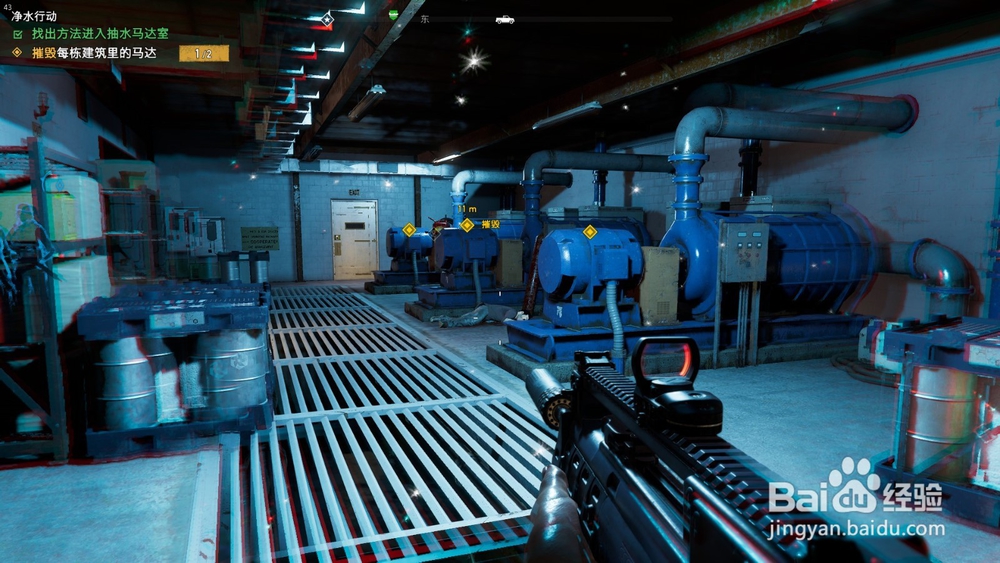Select the 净水行动 mission title
Viewport: 1000px width, 563px height.
(x=35, y=17)
